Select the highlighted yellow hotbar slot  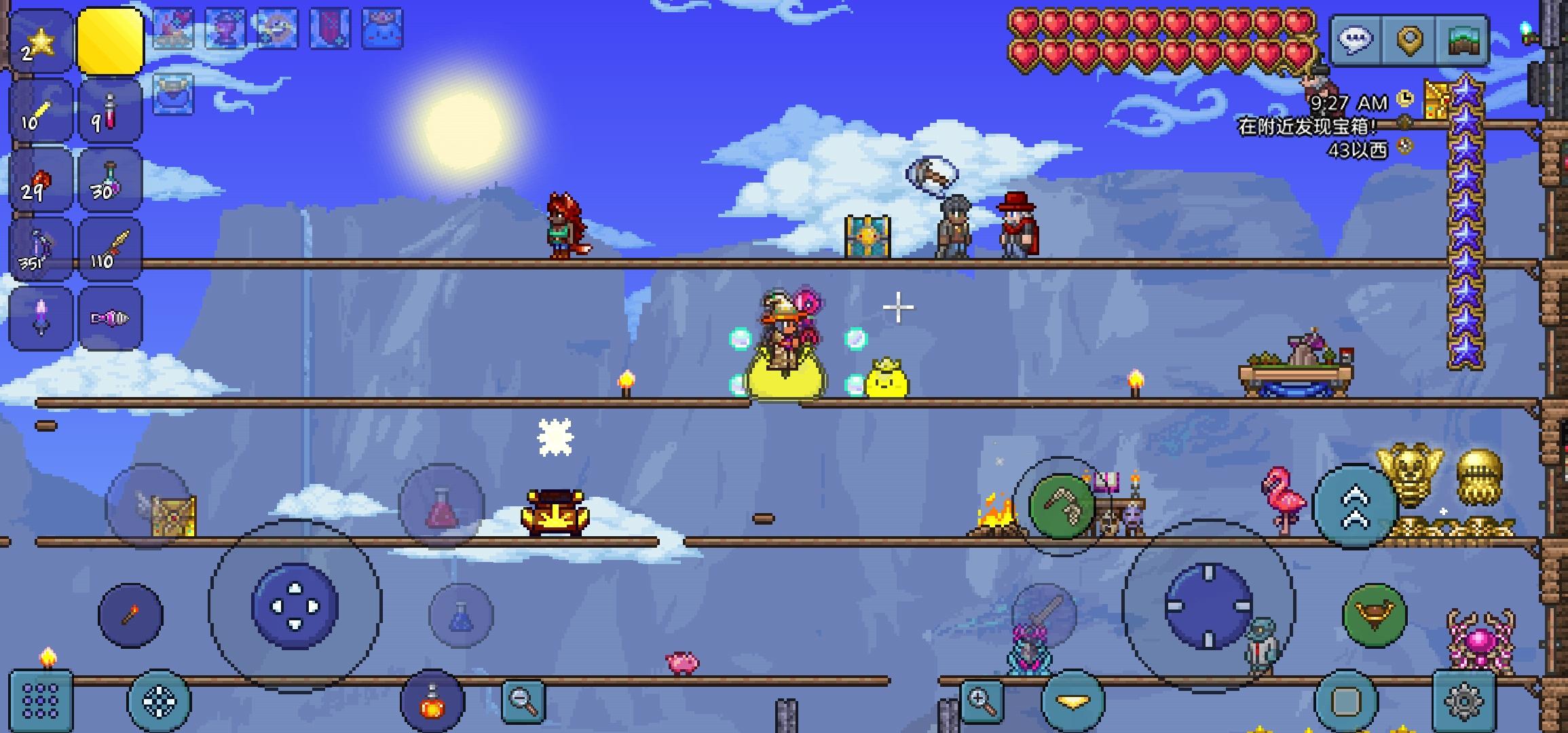pos(110,41)
